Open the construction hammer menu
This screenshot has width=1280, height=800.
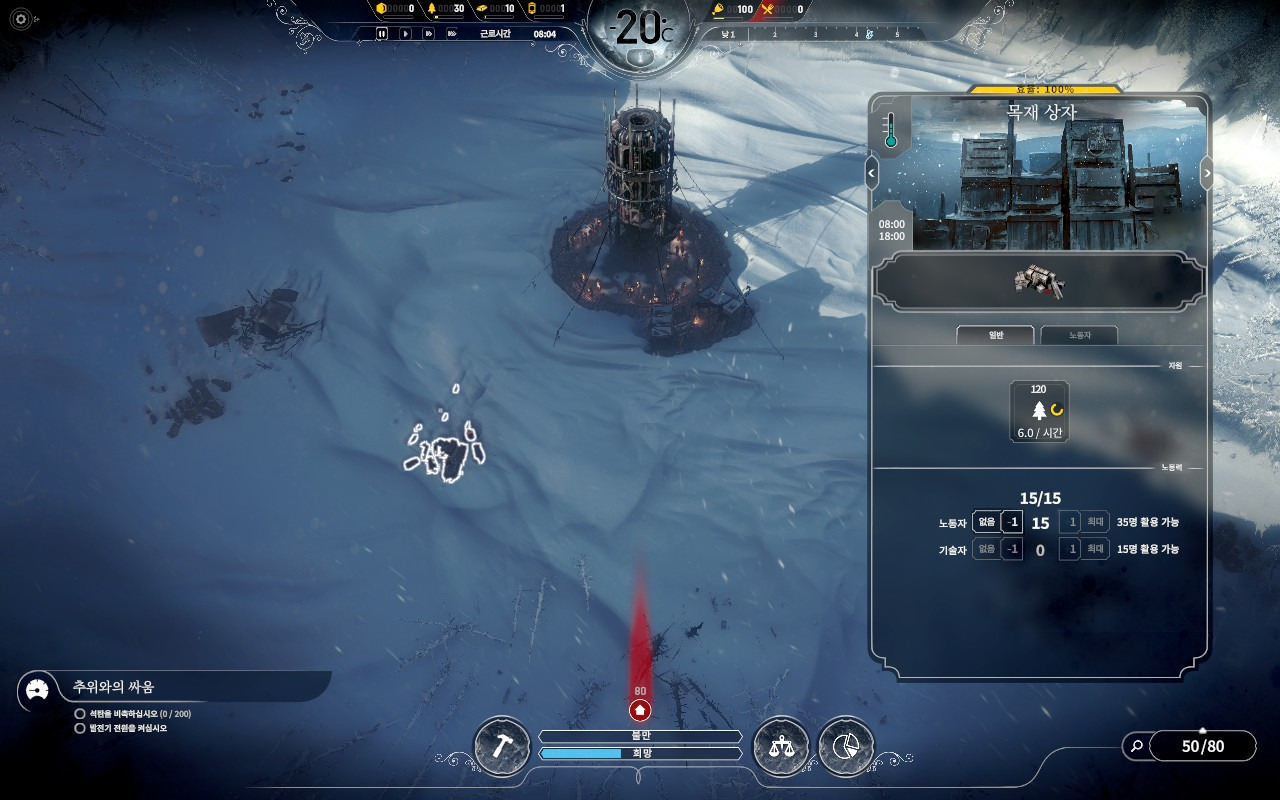coord(501,746)
